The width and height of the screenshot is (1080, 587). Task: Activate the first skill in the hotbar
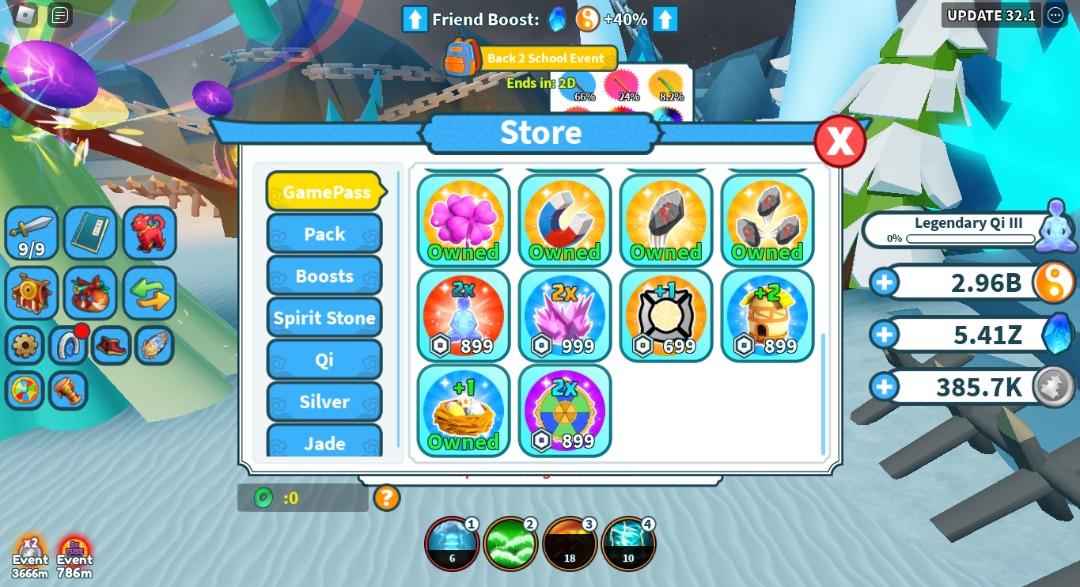452,544
